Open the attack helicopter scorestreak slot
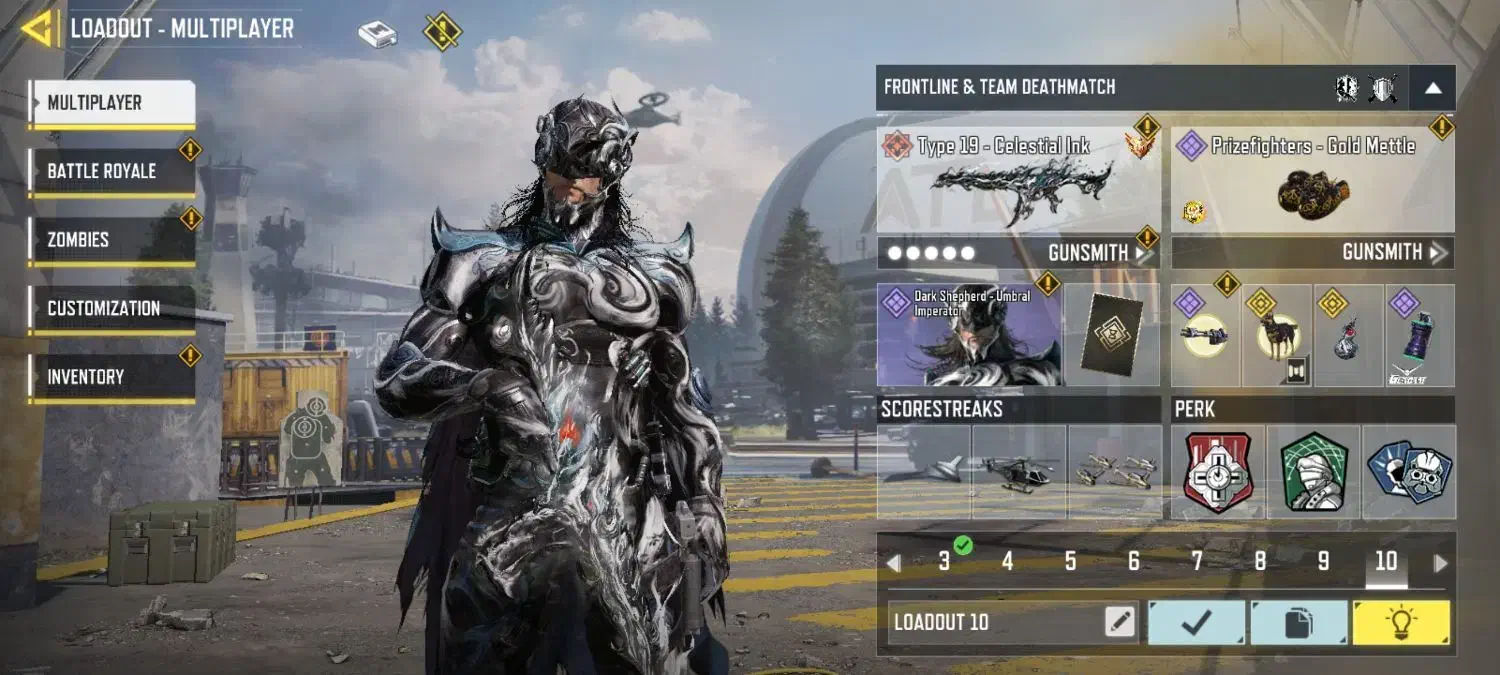Viewport: 1500px width, 675px height. tap(1018, 472)
